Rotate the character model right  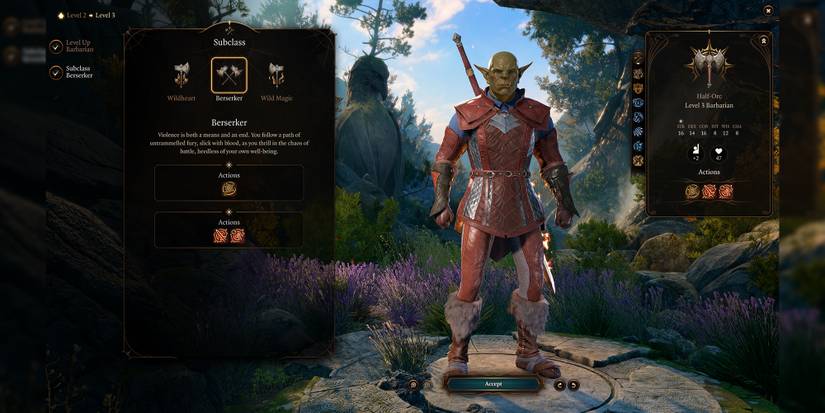coord(574,384)
